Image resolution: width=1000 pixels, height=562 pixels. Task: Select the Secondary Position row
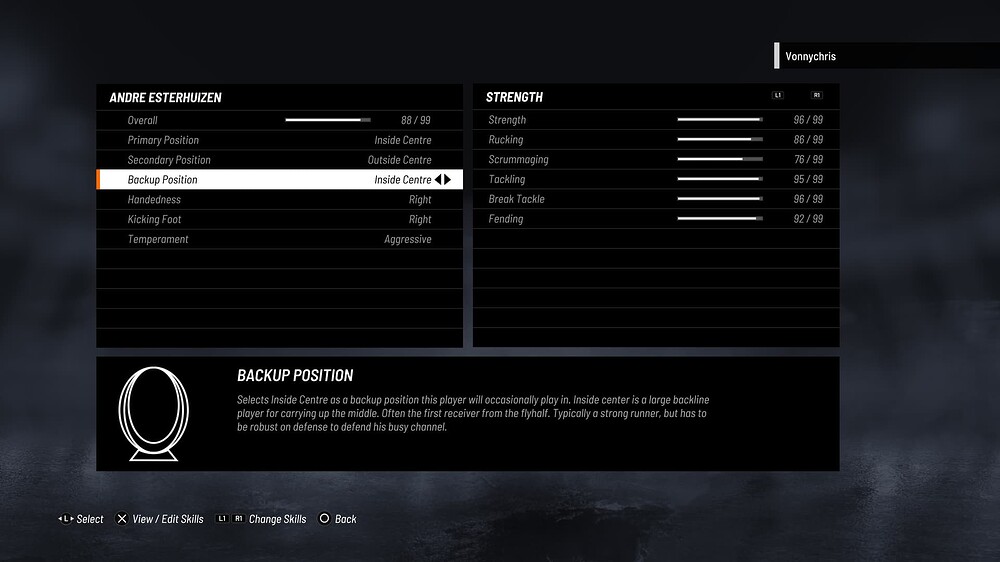pos(279,160)
